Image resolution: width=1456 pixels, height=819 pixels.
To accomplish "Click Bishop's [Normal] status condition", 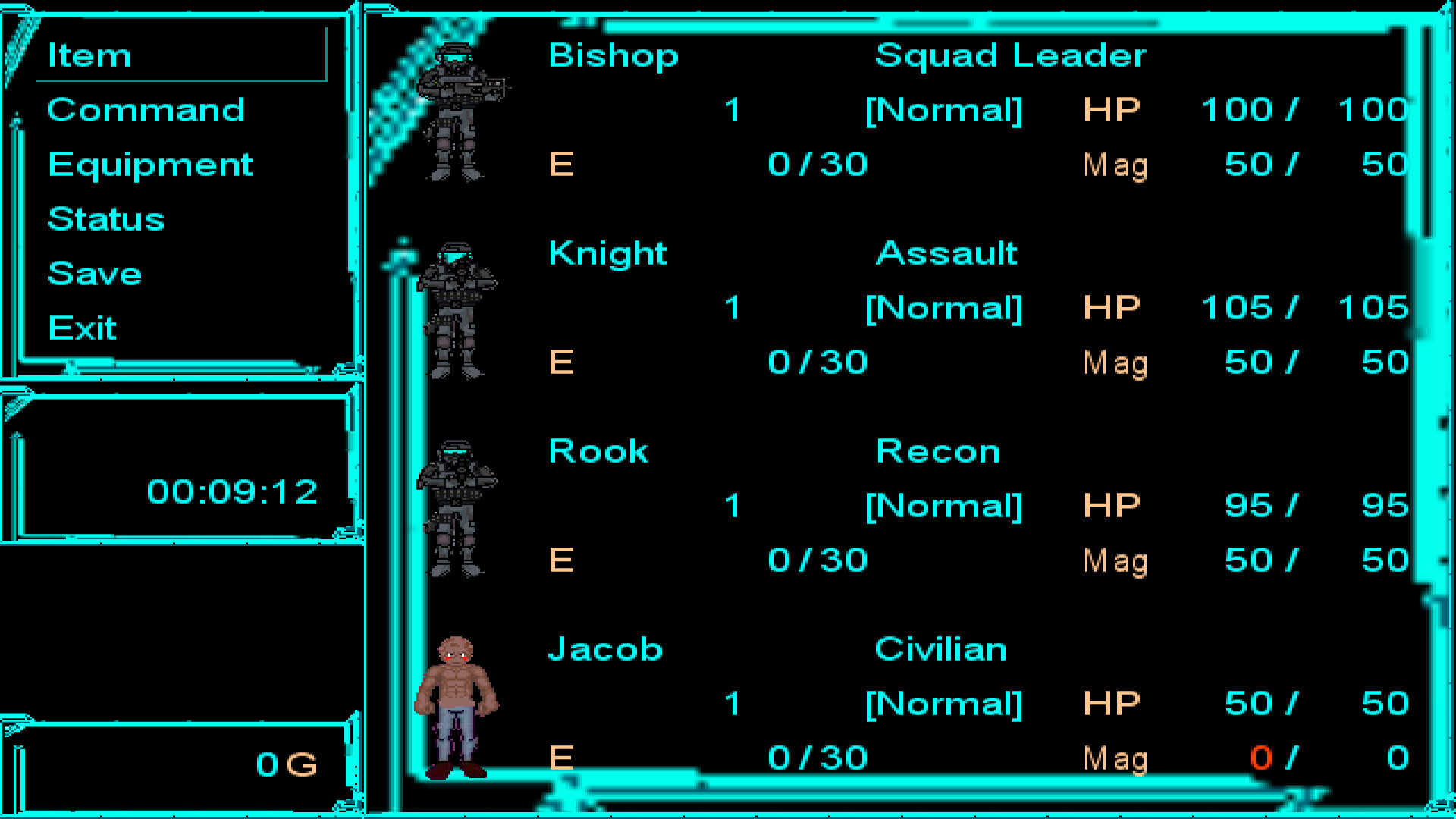I will (944, 109).
